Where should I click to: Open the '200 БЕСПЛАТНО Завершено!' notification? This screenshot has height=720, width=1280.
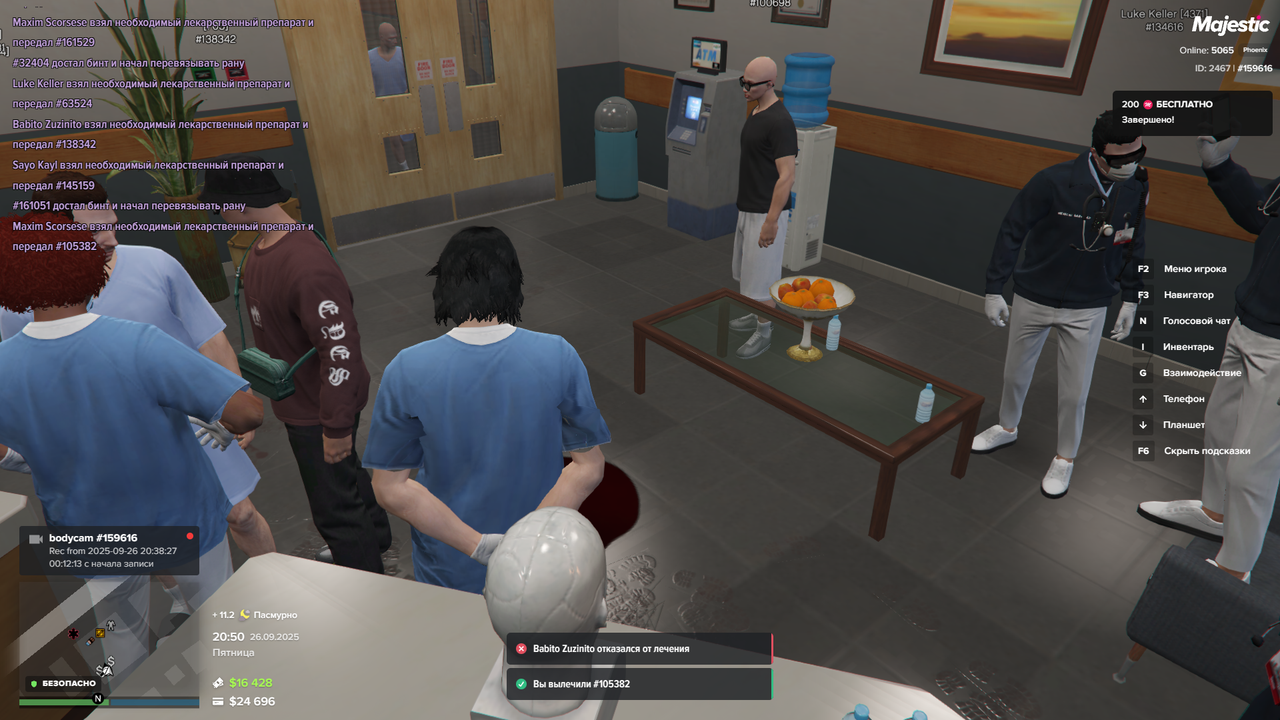1180,112
